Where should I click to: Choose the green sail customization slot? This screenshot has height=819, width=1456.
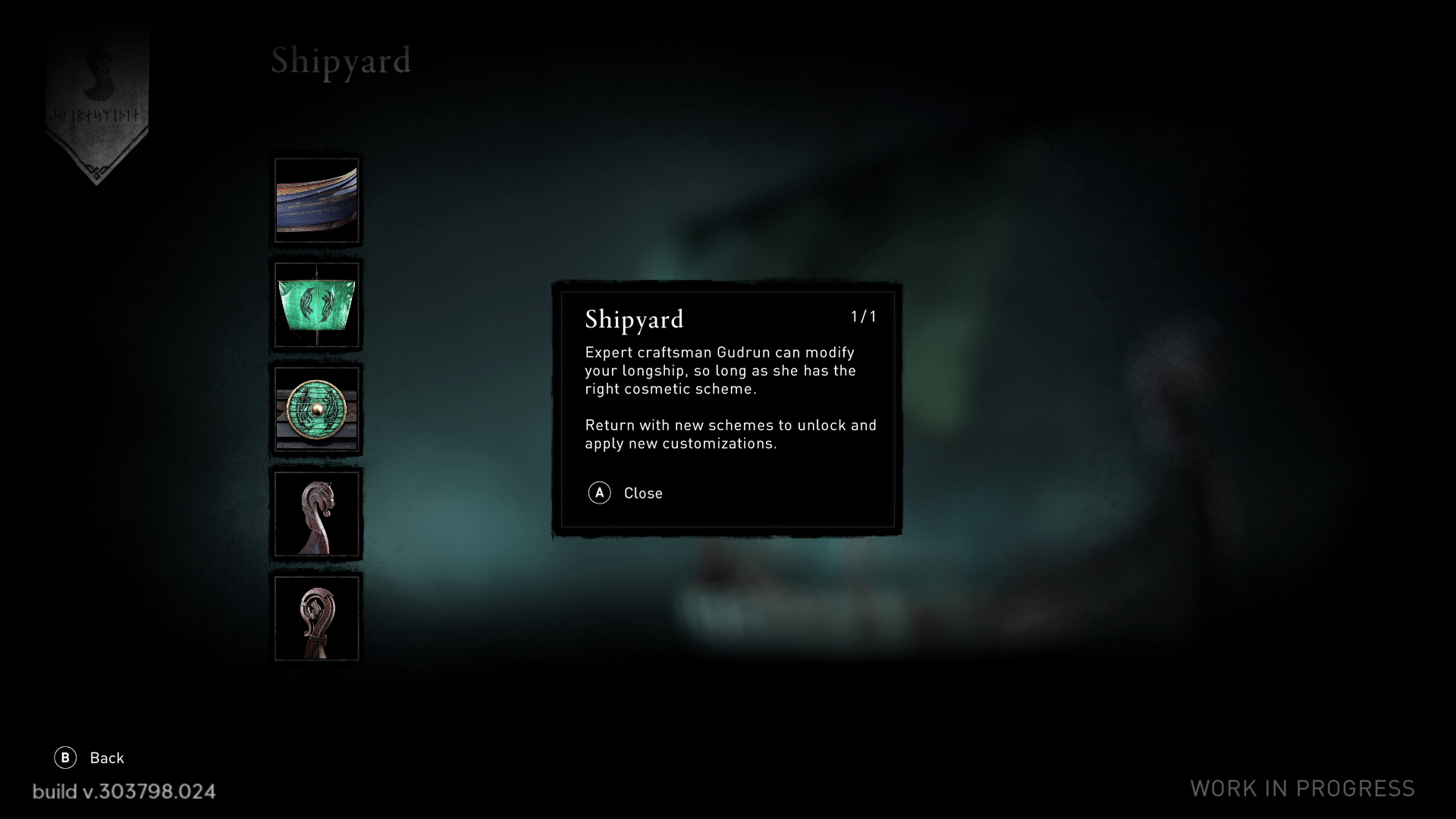click(317, 305)
